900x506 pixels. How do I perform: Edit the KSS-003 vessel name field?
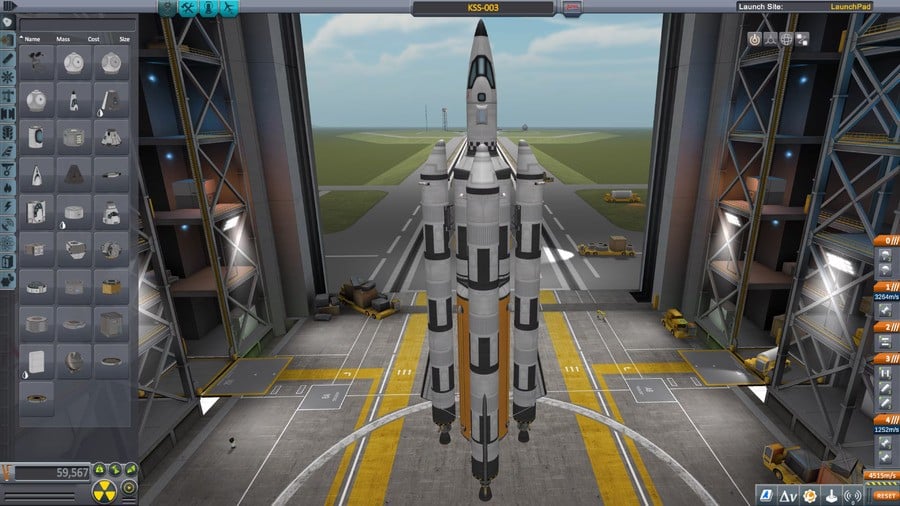point(483,8)
